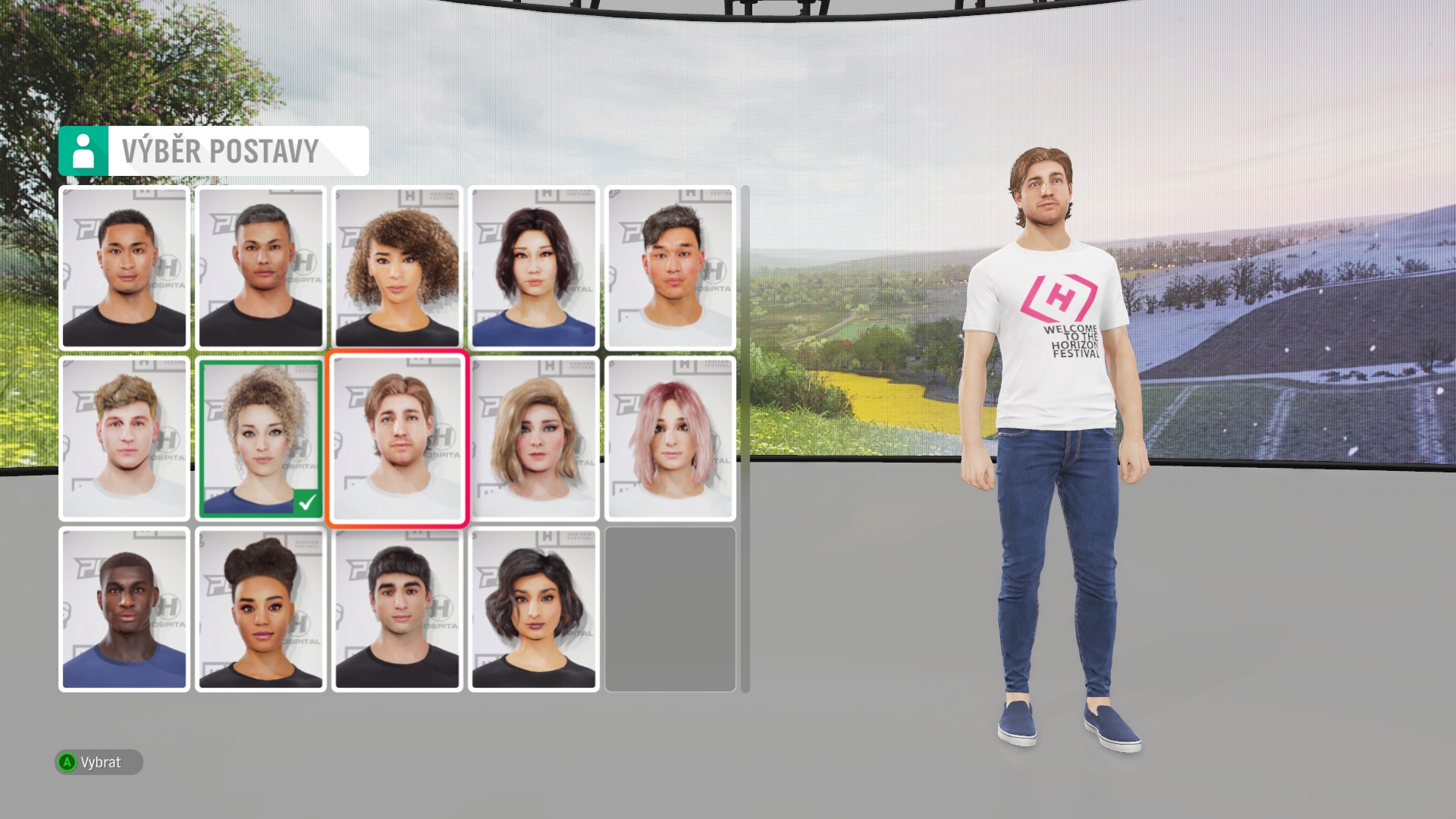Select the highlighted brown-haired bearded man portrait
Screen dimensions: 1456x819
(x=397, y=438)
